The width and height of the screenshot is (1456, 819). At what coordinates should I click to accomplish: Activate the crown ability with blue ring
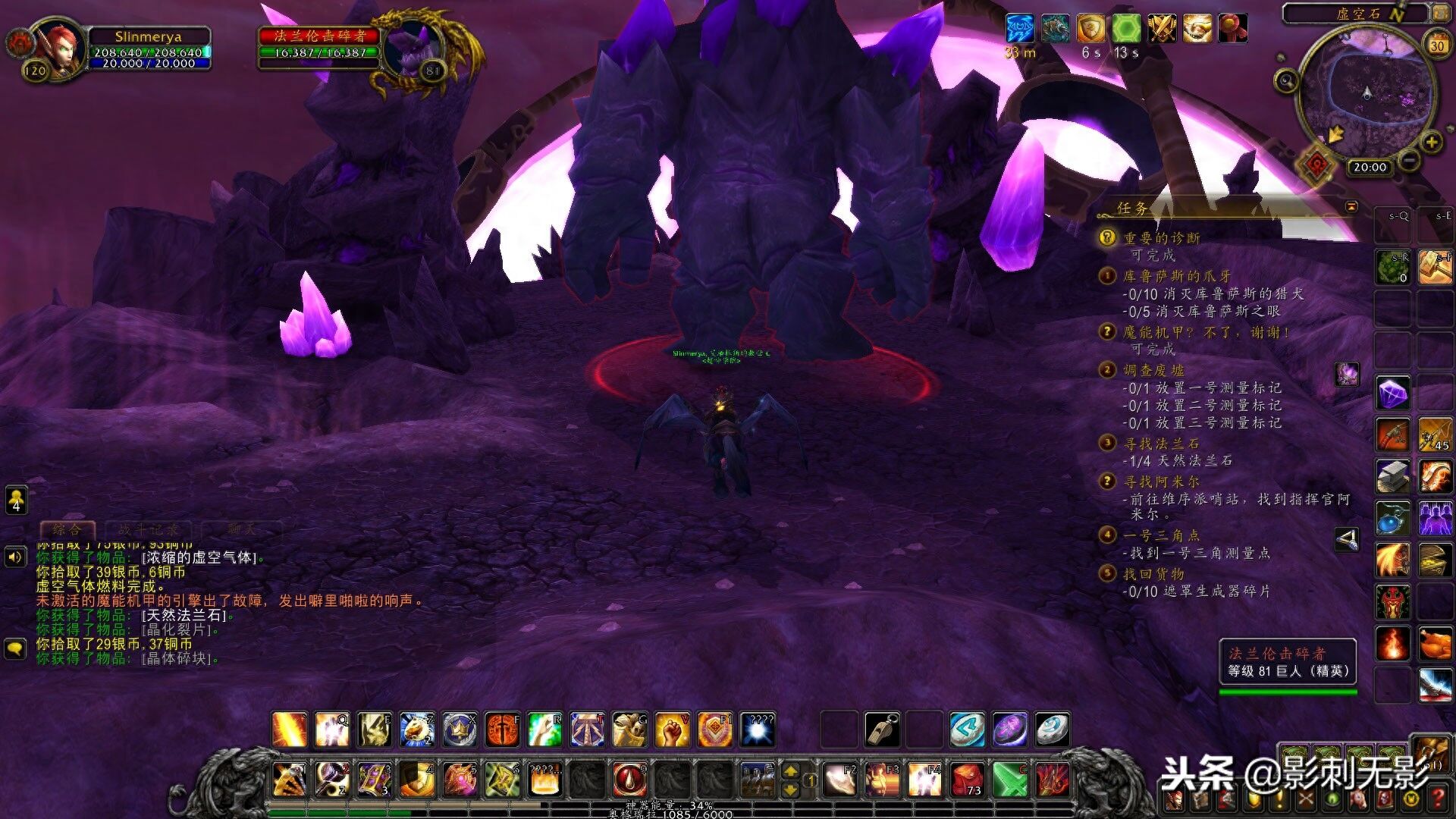coord(460,730)
